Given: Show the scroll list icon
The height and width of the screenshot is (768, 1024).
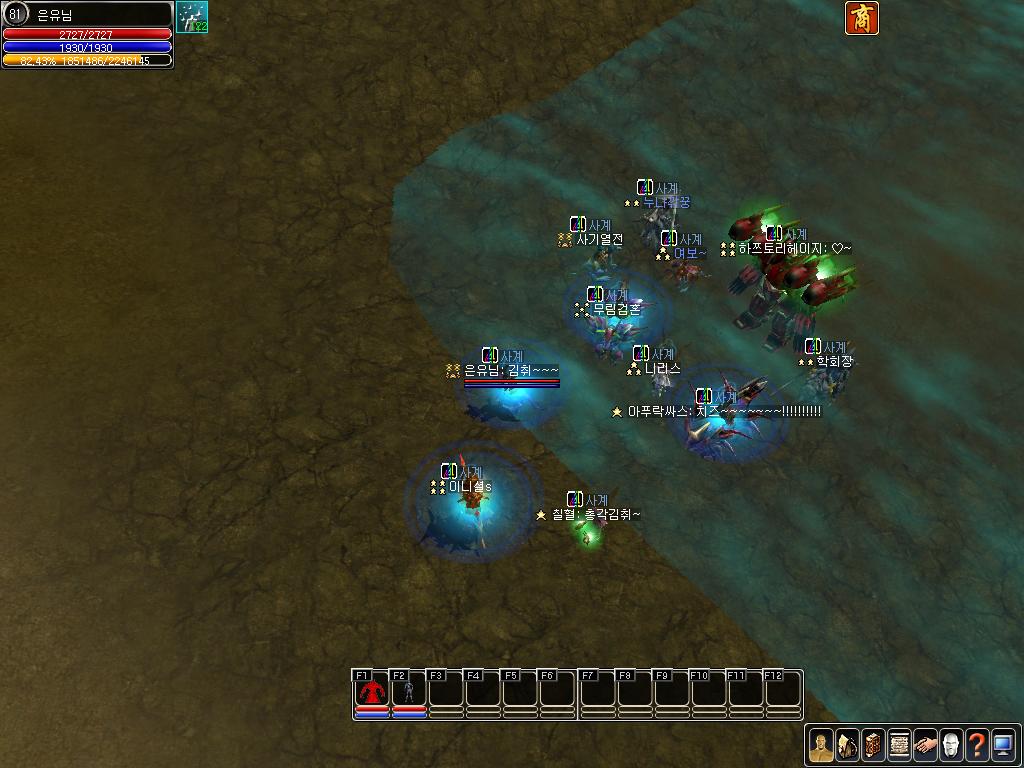Looking at the screenshot, I should tap(899, 745).
